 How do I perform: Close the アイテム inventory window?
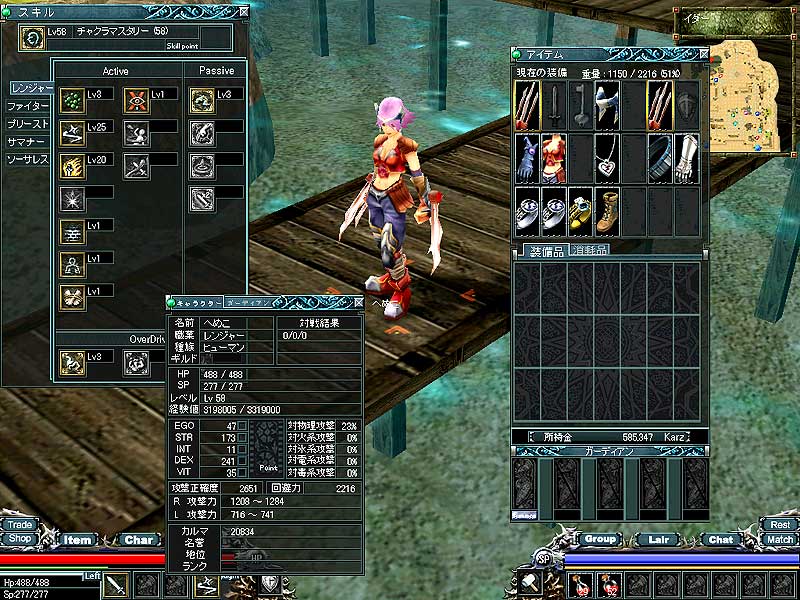(x=704, y=54)
